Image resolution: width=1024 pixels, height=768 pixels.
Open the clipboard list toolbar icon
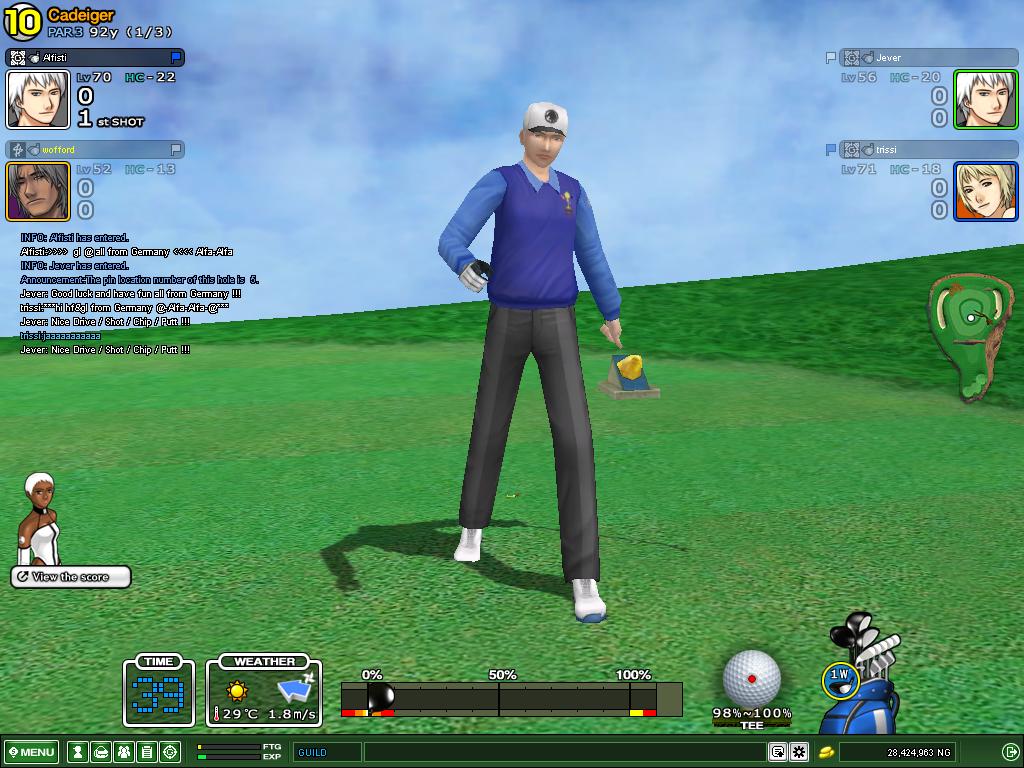pyautogui.click(x=146, y=752)
